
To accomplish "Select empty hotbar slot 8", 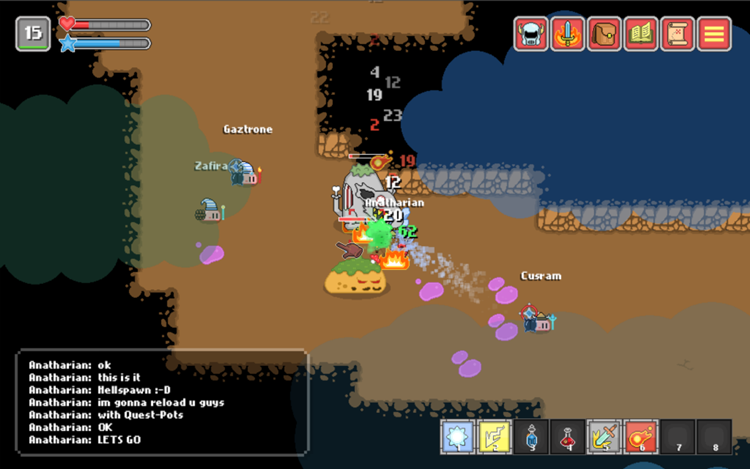I will 714,437.
